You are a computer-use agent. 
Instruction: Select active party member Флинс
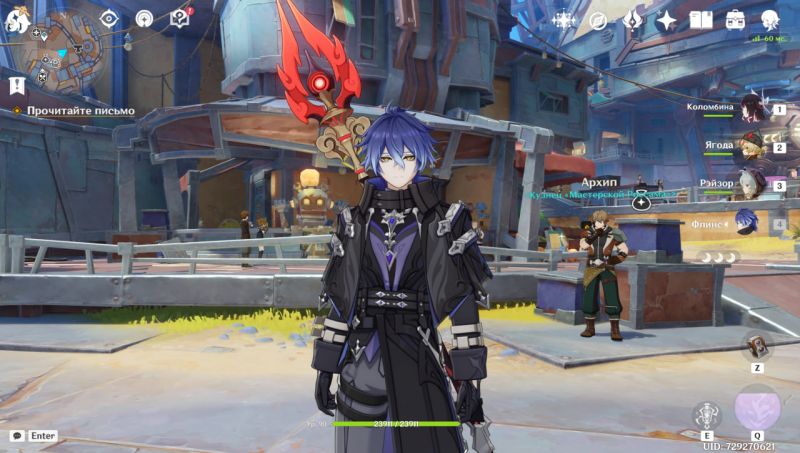745,221
